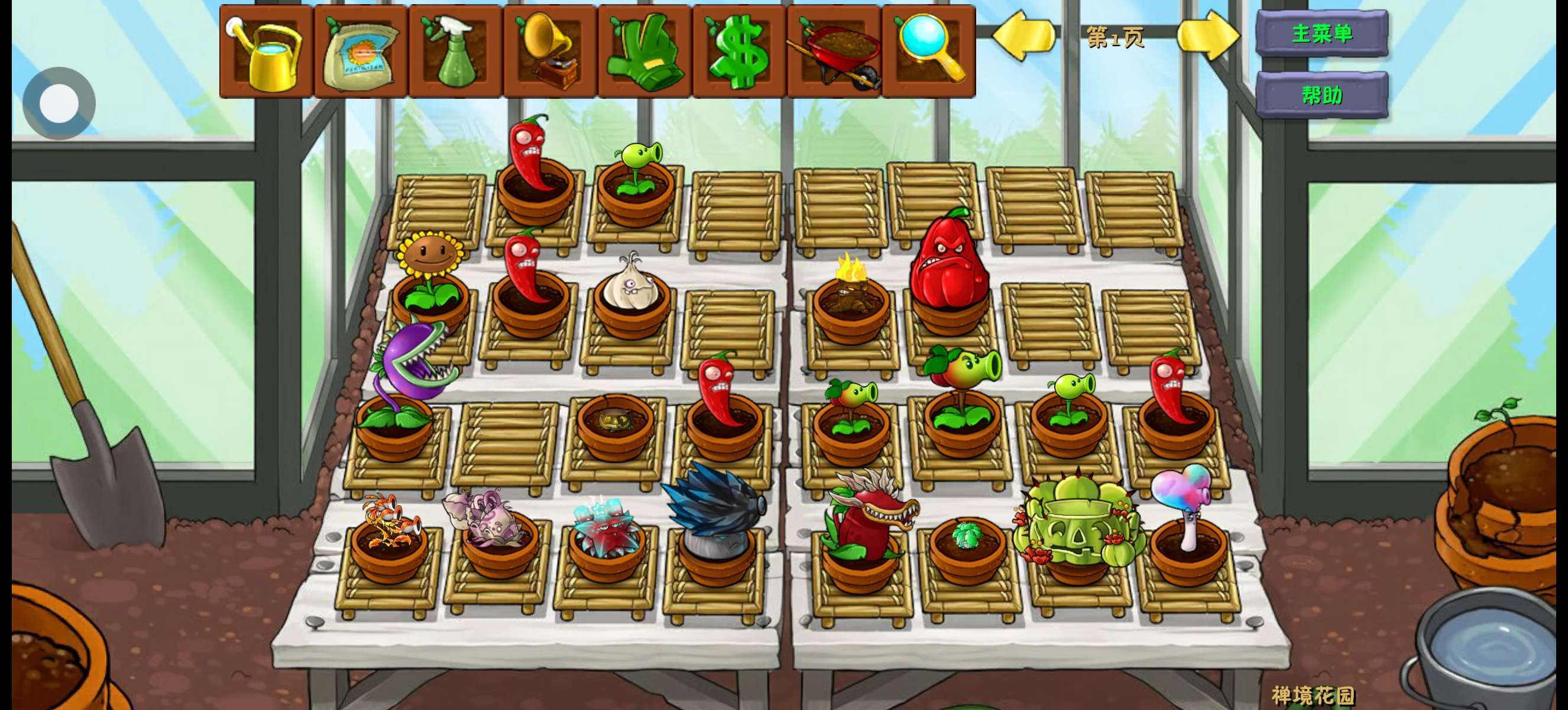The height and width of the screenshot is (710, 1568).
Task: Pick up the fertilizer bag
Action: pos(360,51)
